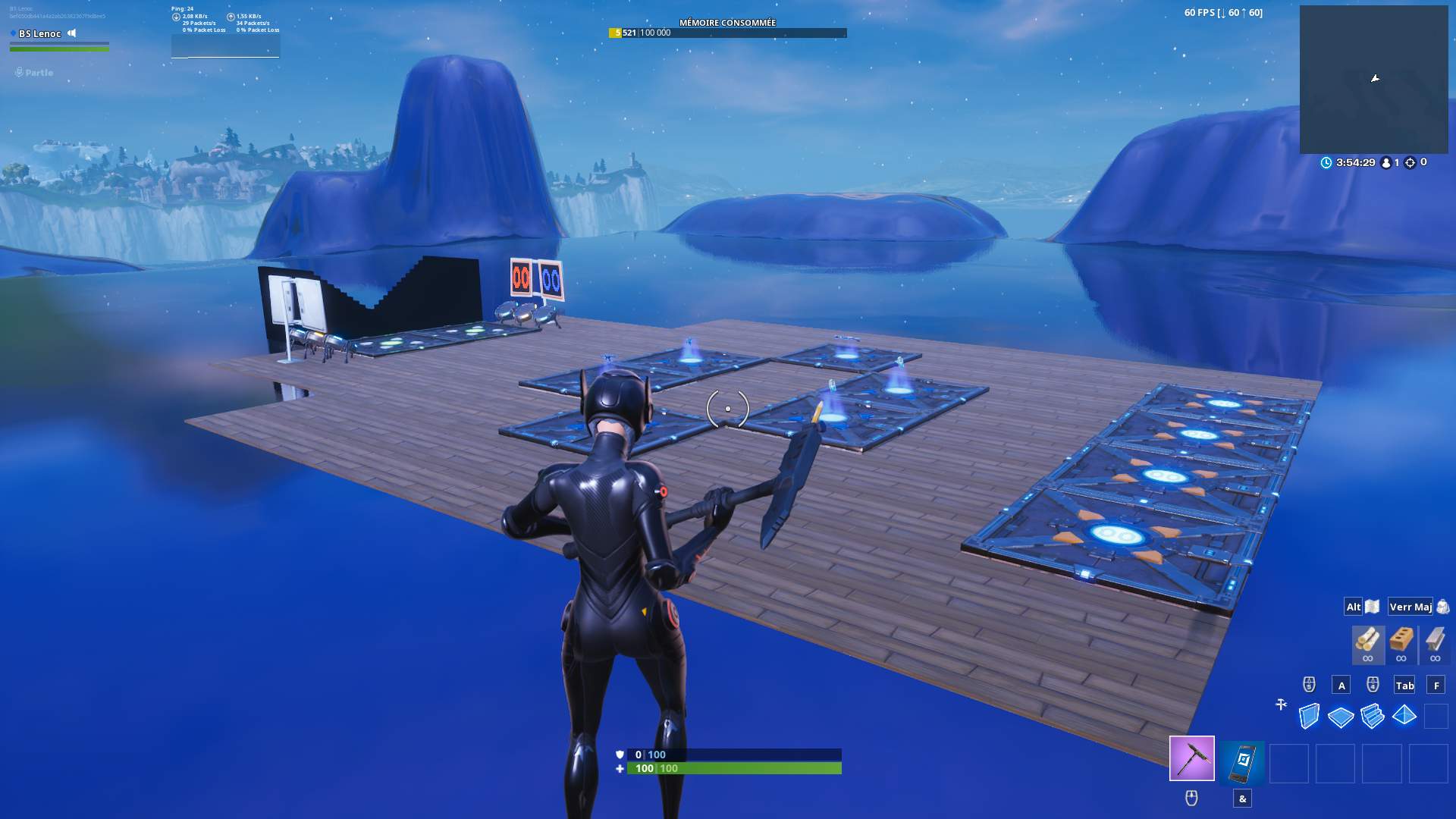The image size is (1456, 819).
Task: Select the wood material icon
Action: (x=1367, y=641)
